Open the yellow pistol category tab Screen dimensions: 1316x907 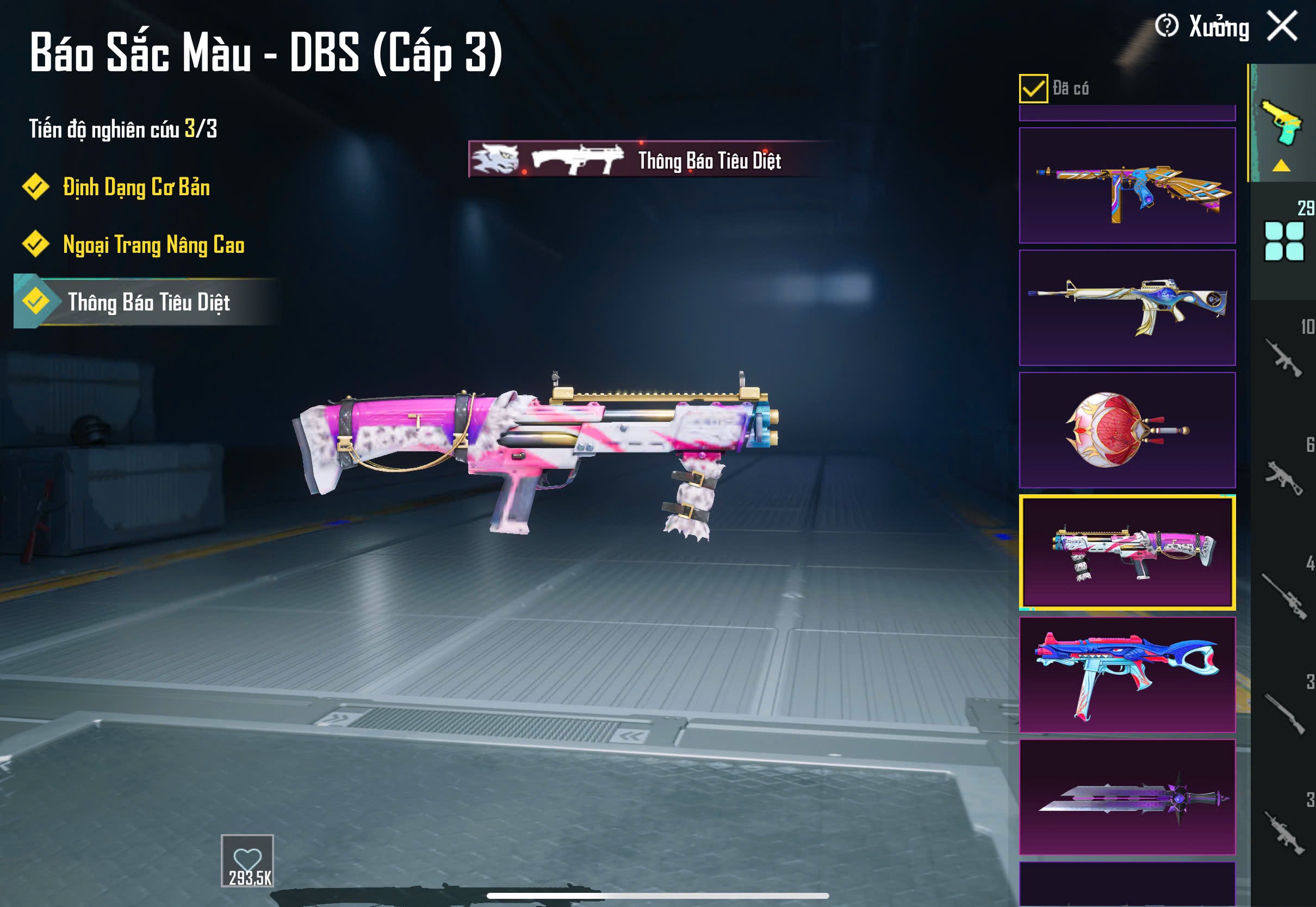click(x=1282, y=122)
